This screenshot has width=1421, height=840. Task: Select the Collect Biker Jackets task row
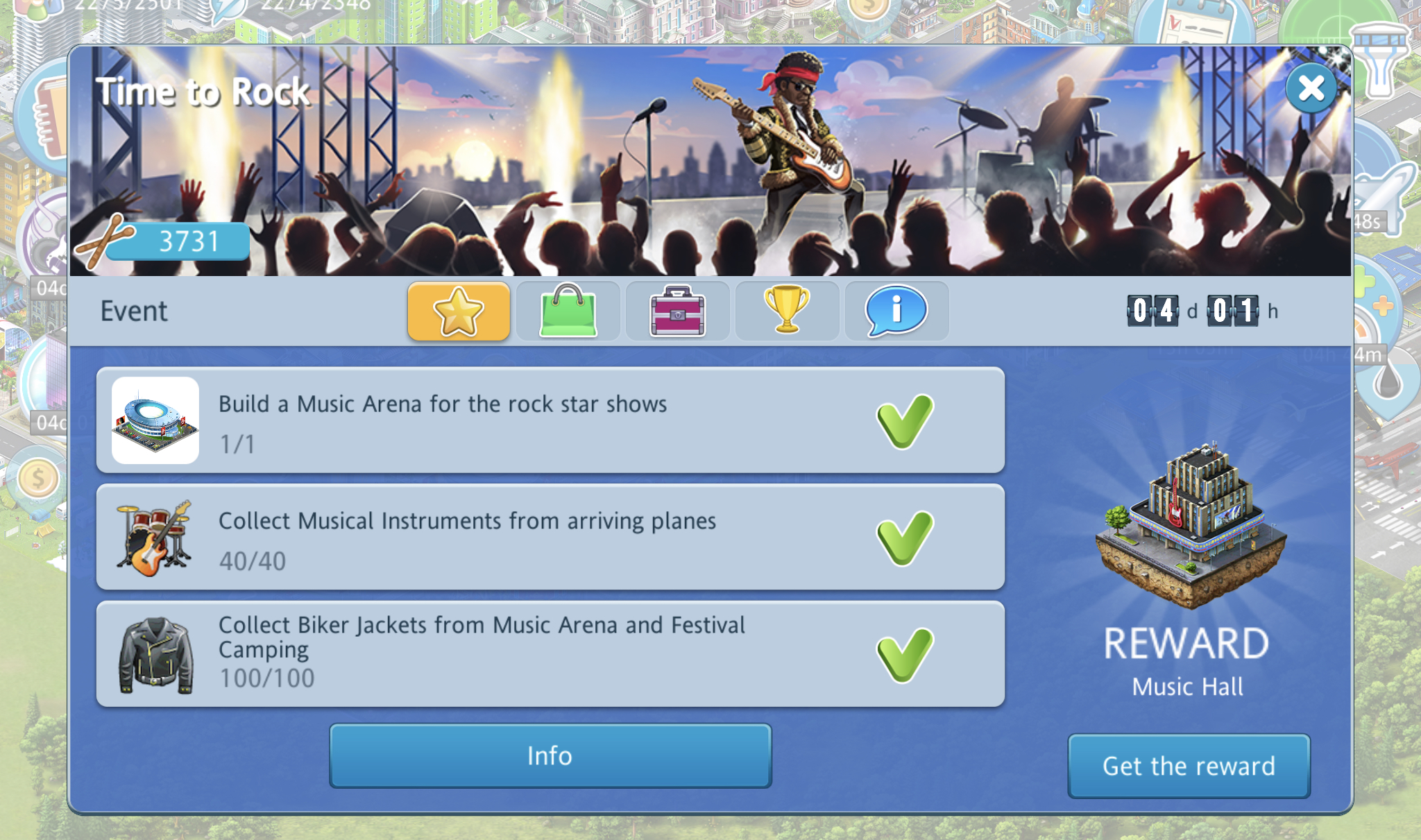(550, 654)
